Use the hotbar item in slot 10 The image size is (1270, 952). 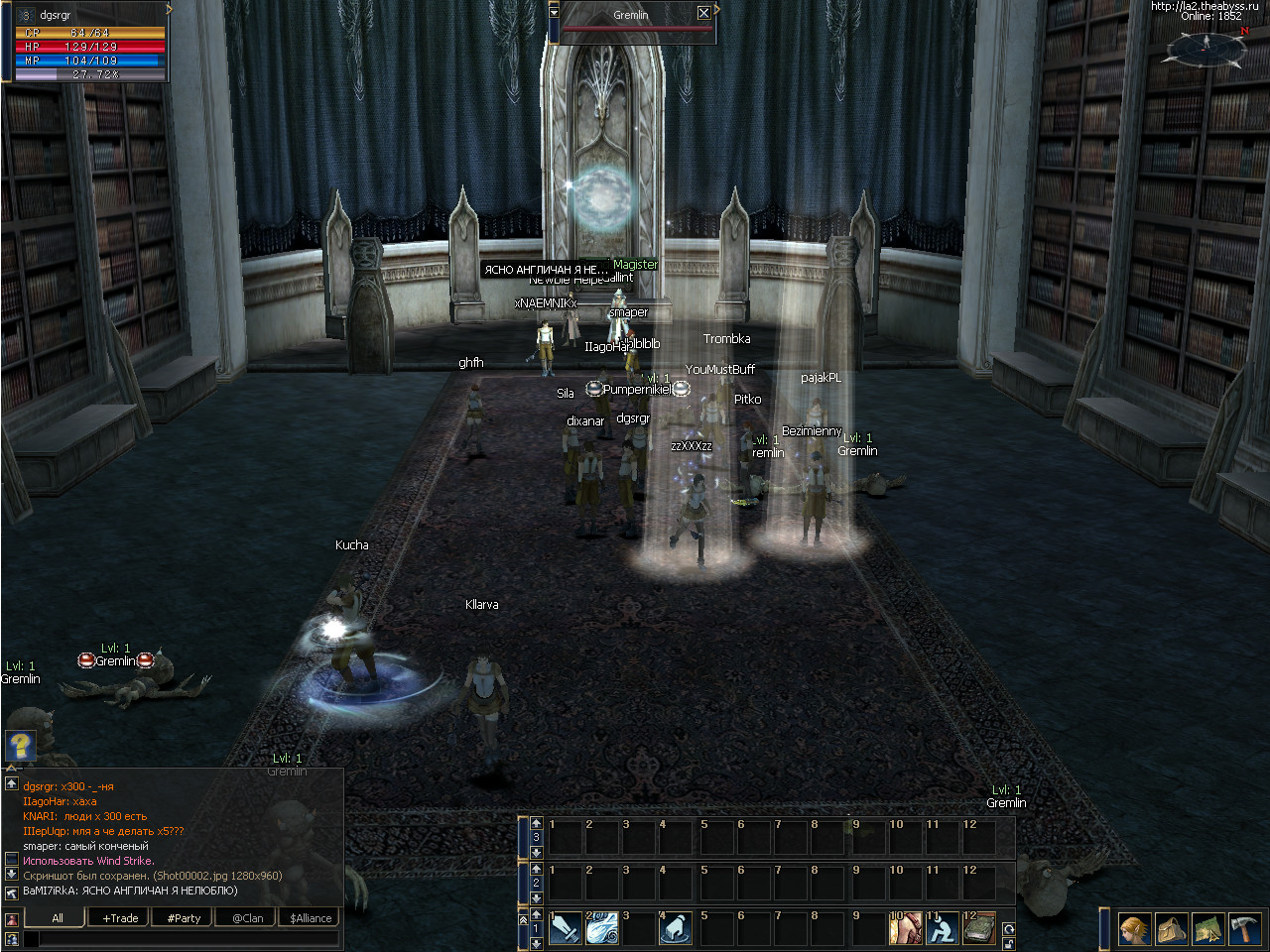(905, 928)
